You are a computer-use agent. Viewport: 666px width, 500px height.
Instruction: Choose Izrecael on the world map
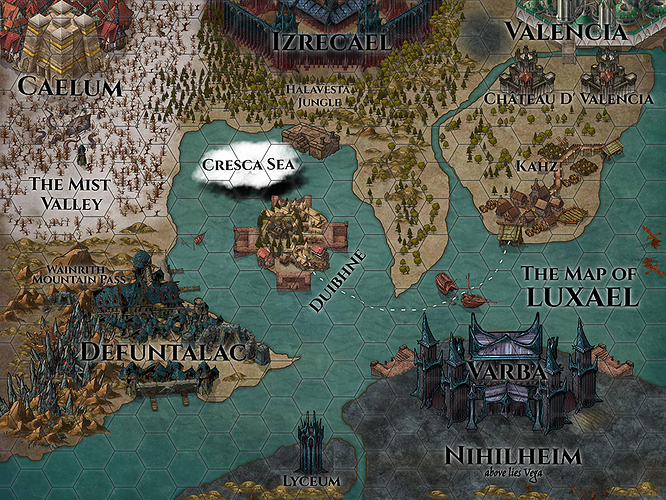331,41
